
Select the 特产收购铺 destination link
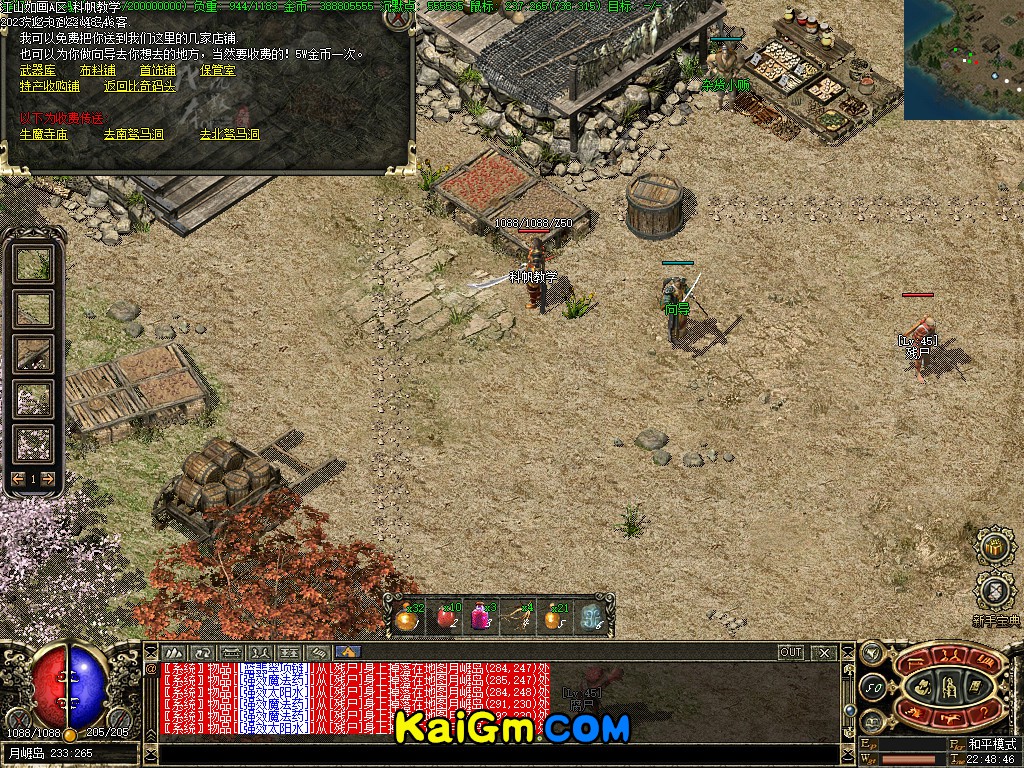49,86
